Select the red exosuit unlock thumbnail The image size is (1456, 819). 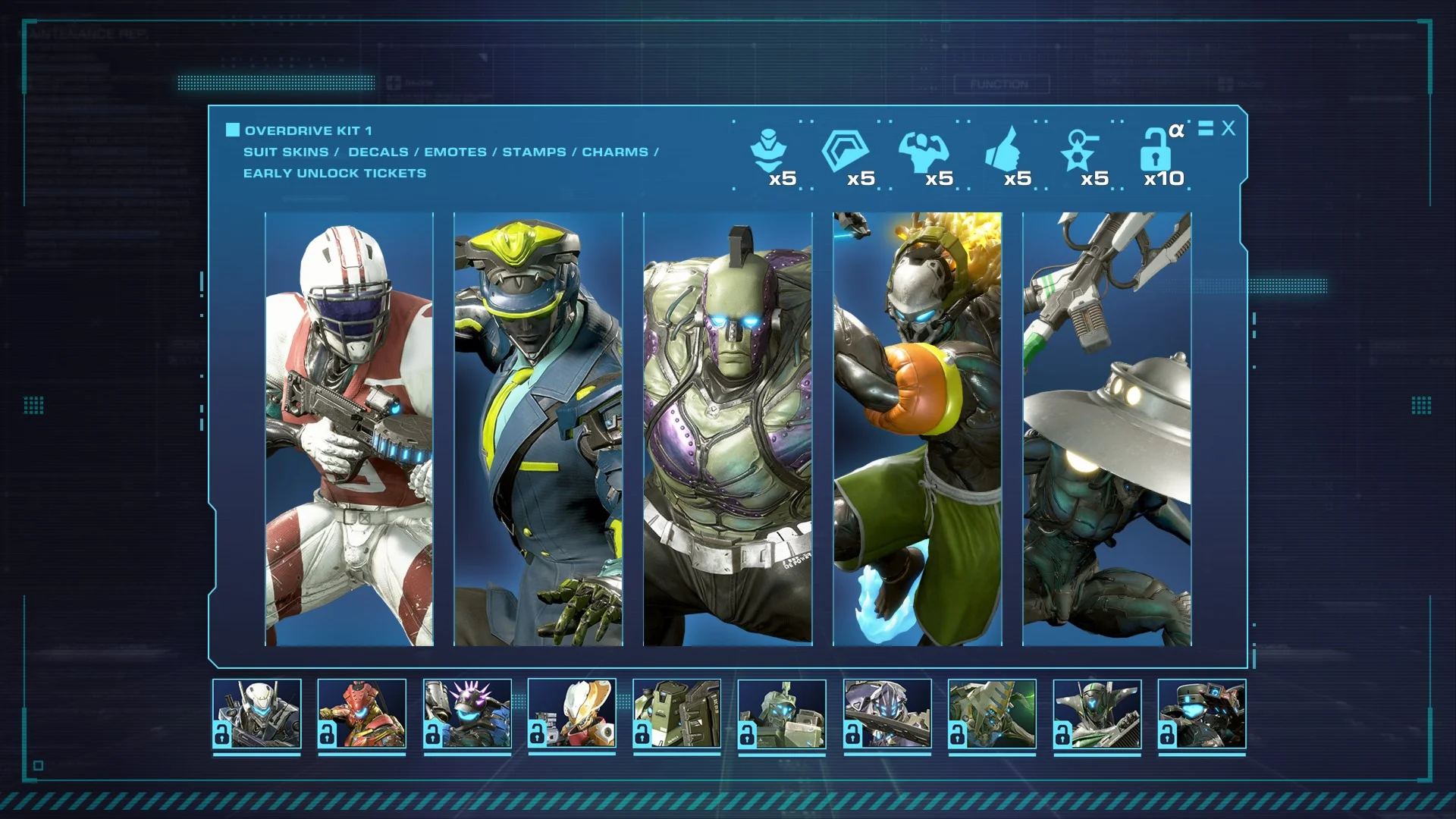(x=362, y=714)
